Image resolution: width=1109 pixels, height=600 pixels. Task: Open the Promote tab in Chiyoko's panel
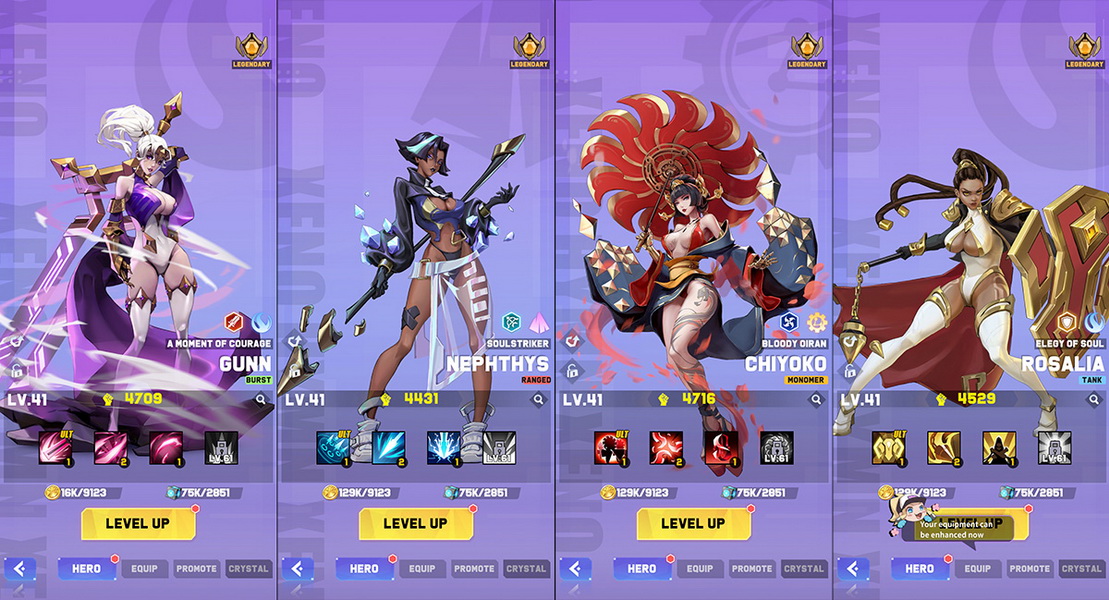click(x=752, y=569)
